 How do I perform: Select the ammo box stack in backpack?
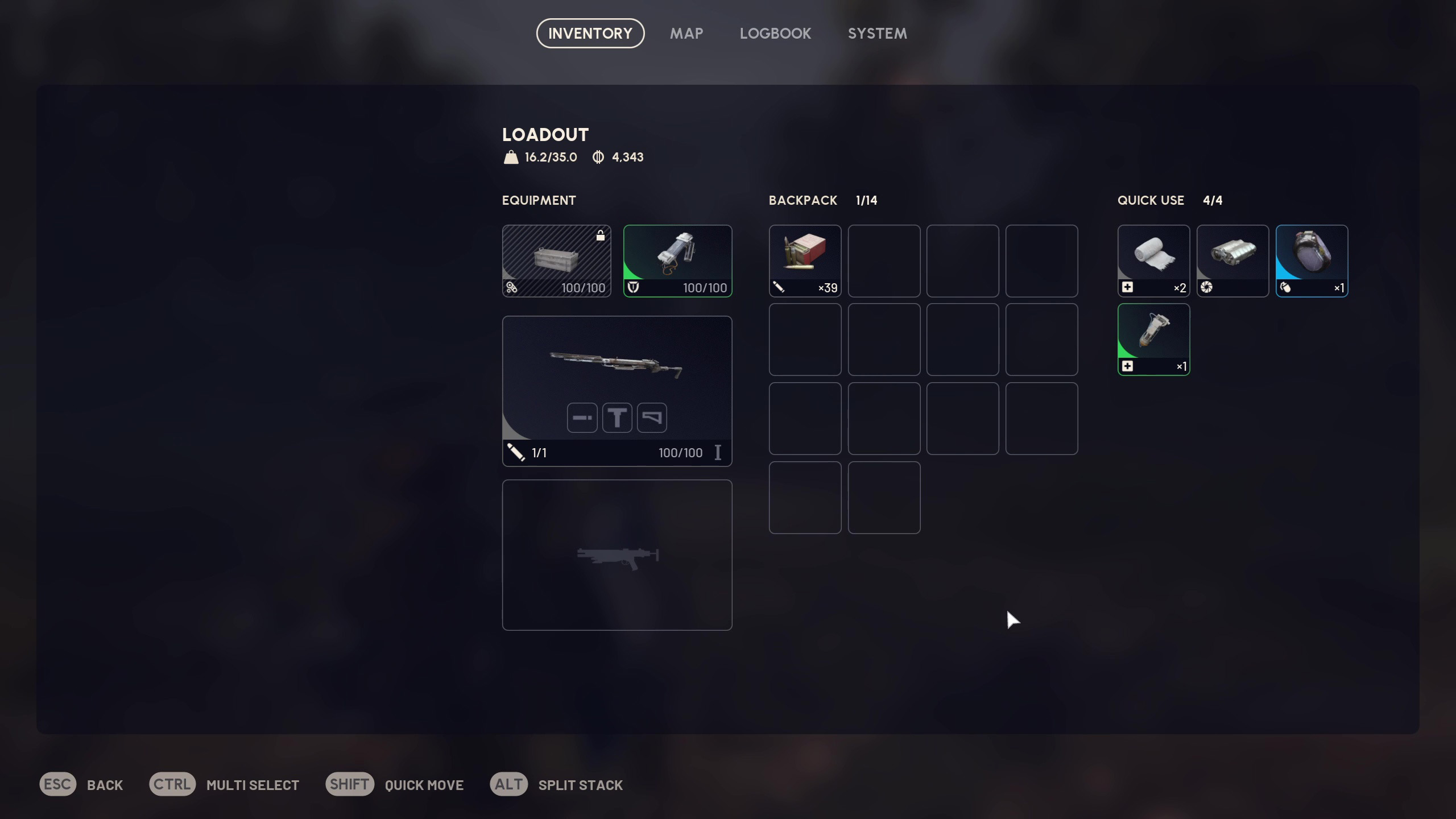pos(805,260)
